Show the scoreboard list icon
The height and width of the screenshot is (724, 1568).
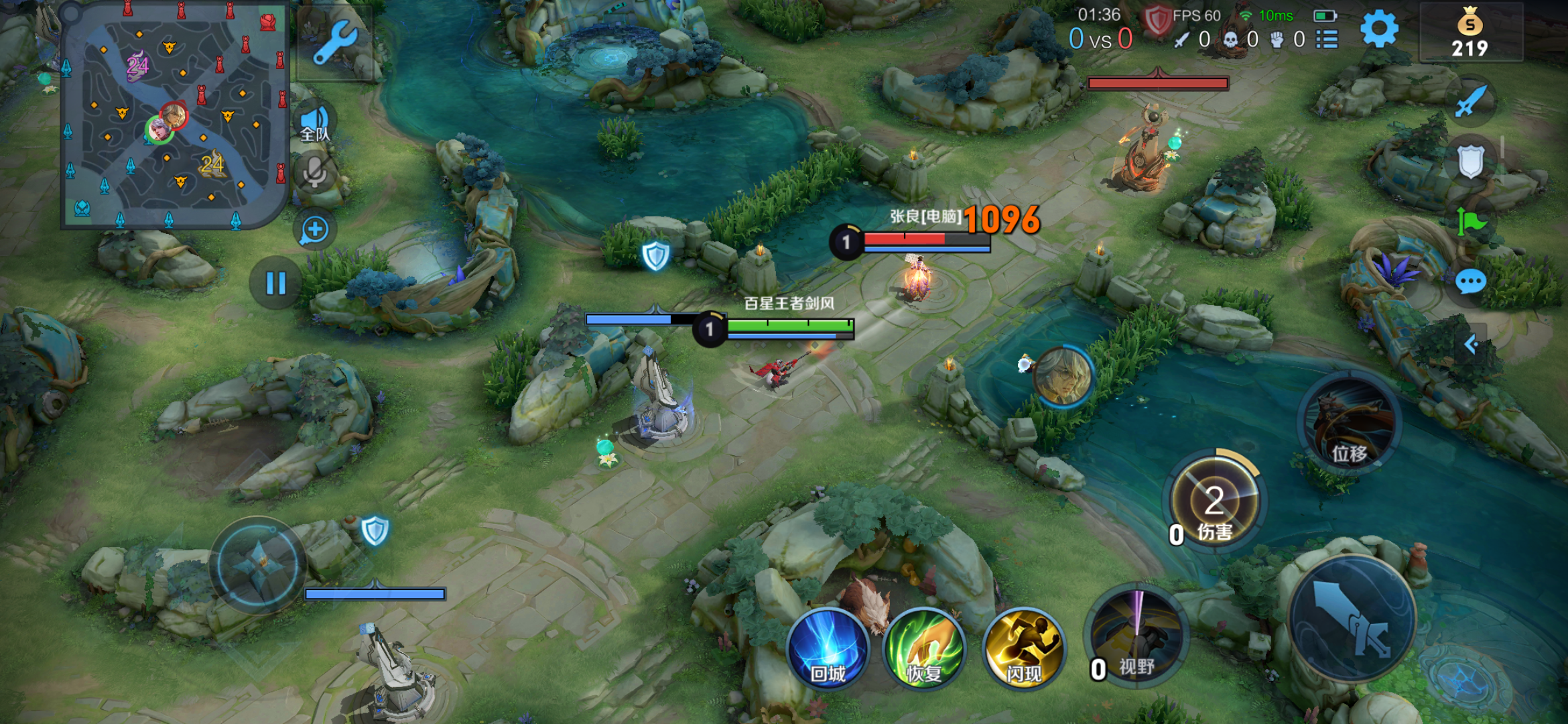(x=1327, y=40)
